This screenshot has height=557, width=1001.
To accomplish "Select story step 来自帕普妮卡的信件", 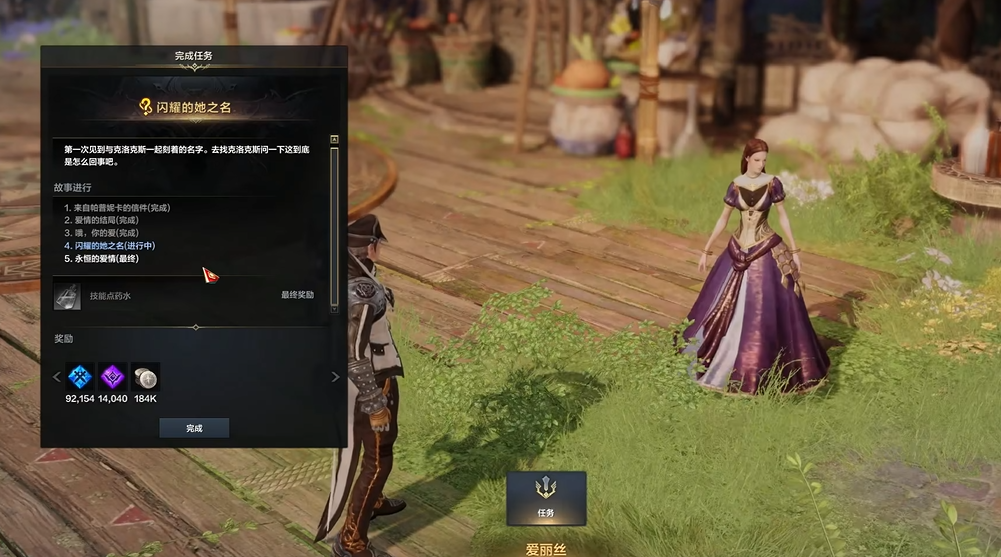I will point(116,207).
